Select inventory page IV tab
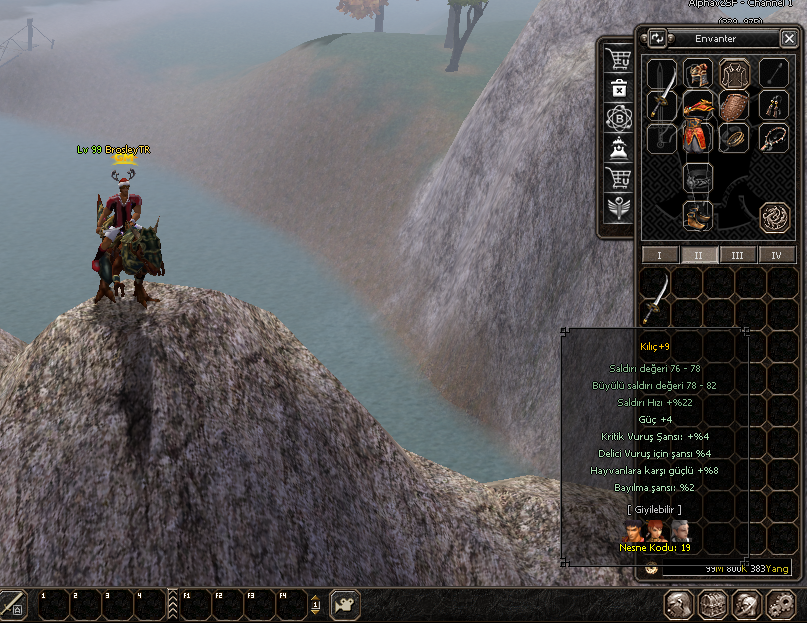This screenshot has width=807, height=623. point(777,255)
